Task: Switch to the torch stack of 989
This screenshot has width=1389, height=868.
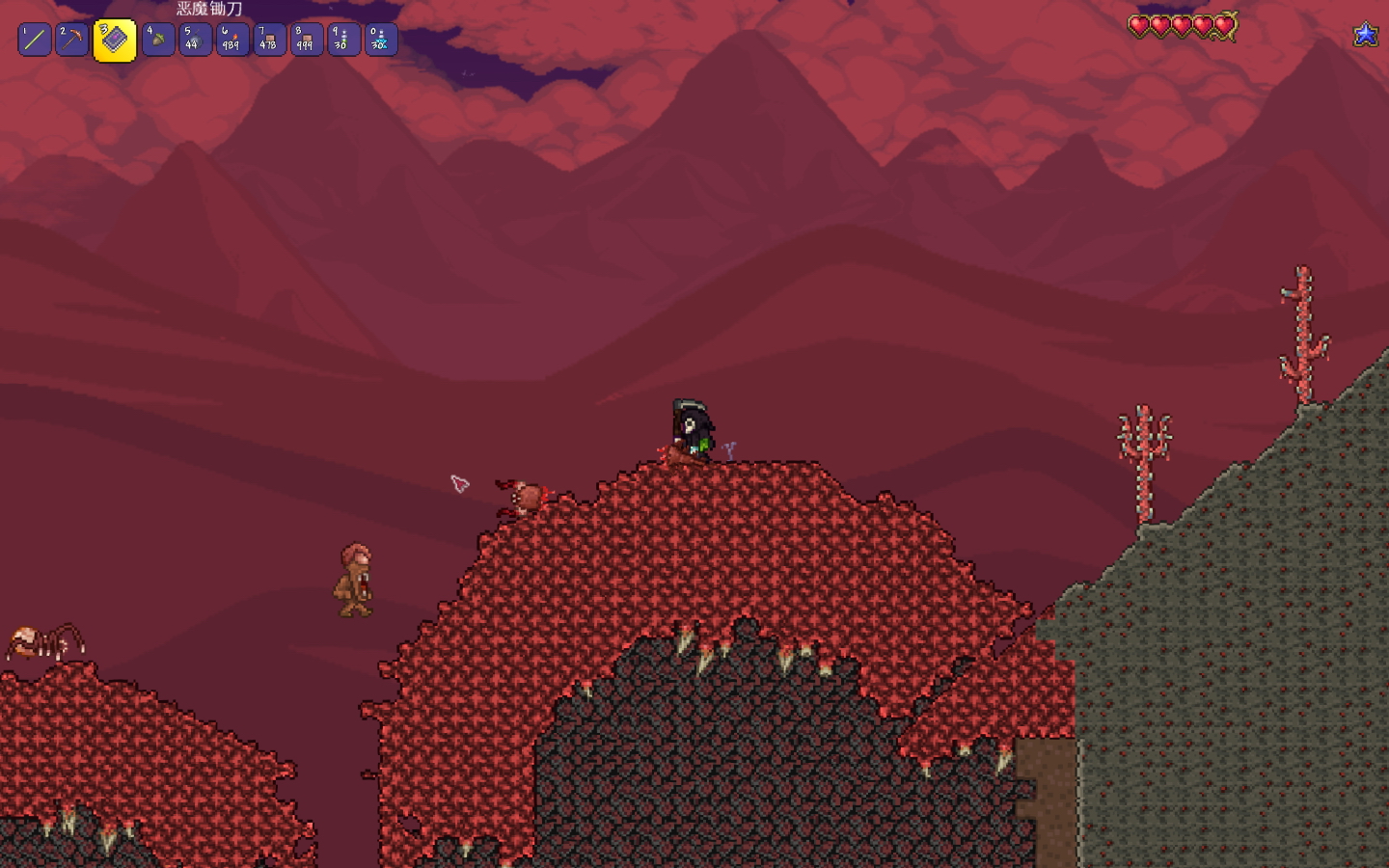Action: 232,40
